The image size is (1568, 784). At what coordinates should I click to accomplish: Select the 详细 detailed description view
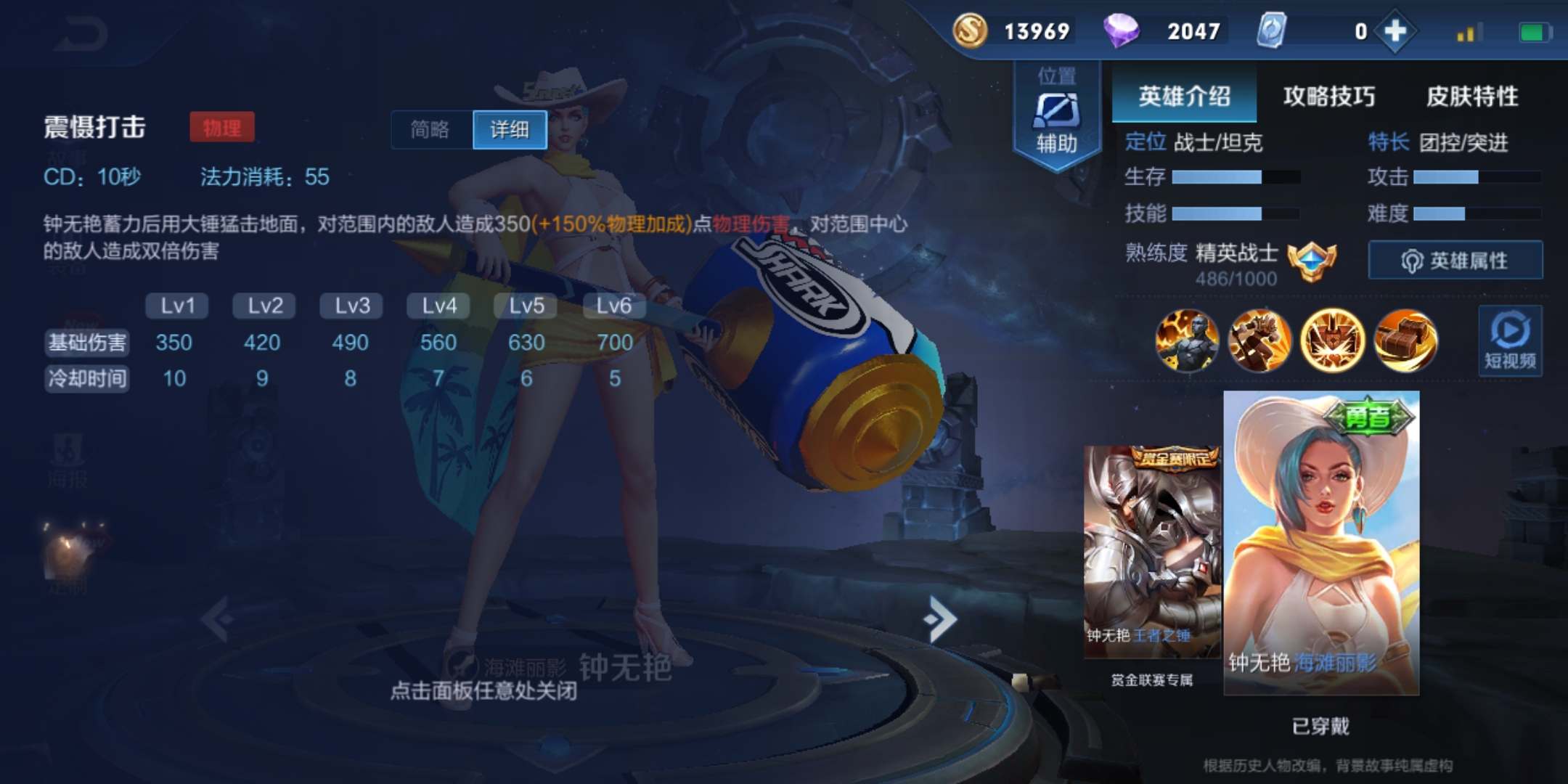click(510, 130)
